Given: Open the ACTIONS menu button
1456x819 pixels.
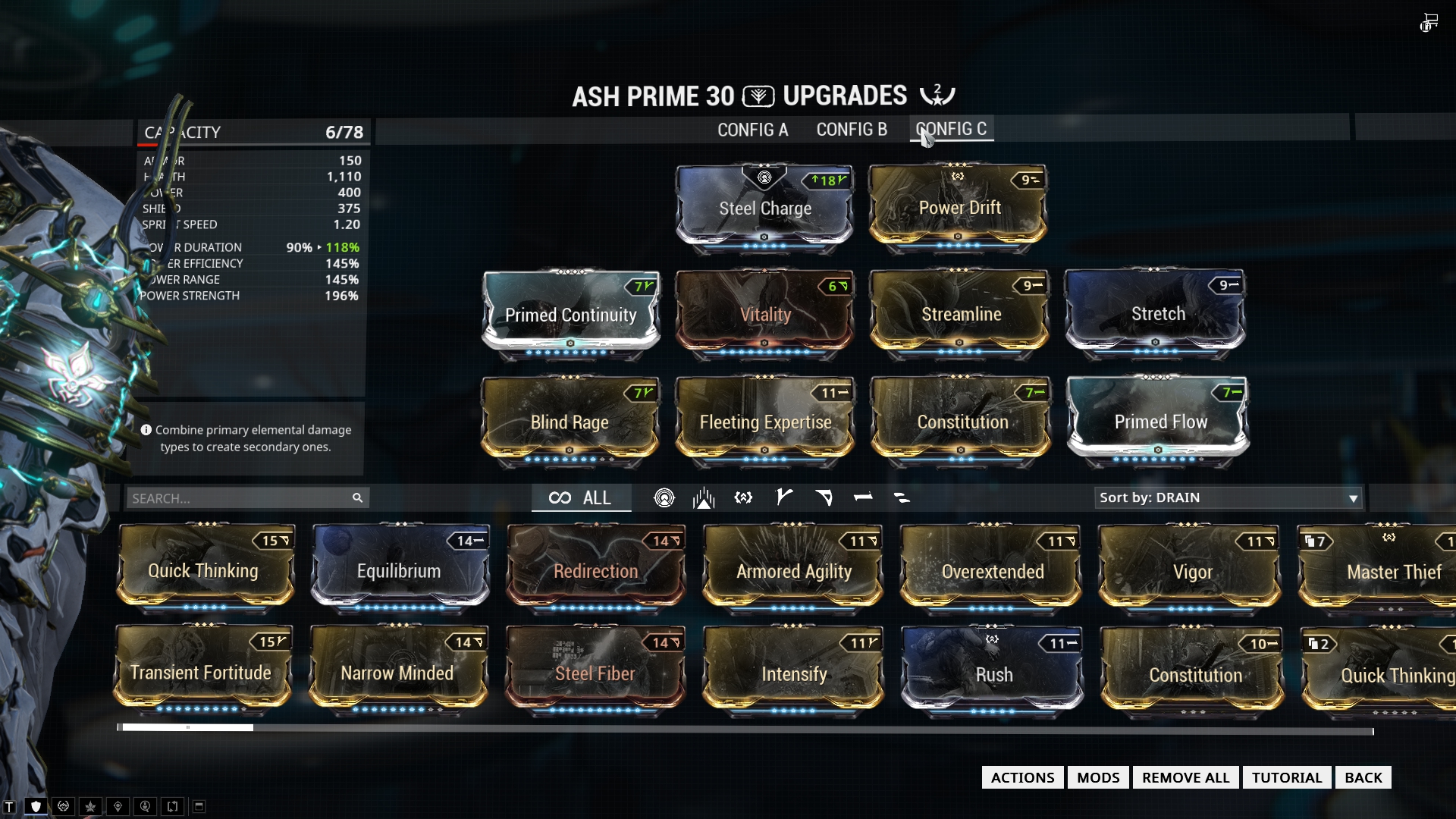Looking at the screenshot, I should [x=1021, y=777].
